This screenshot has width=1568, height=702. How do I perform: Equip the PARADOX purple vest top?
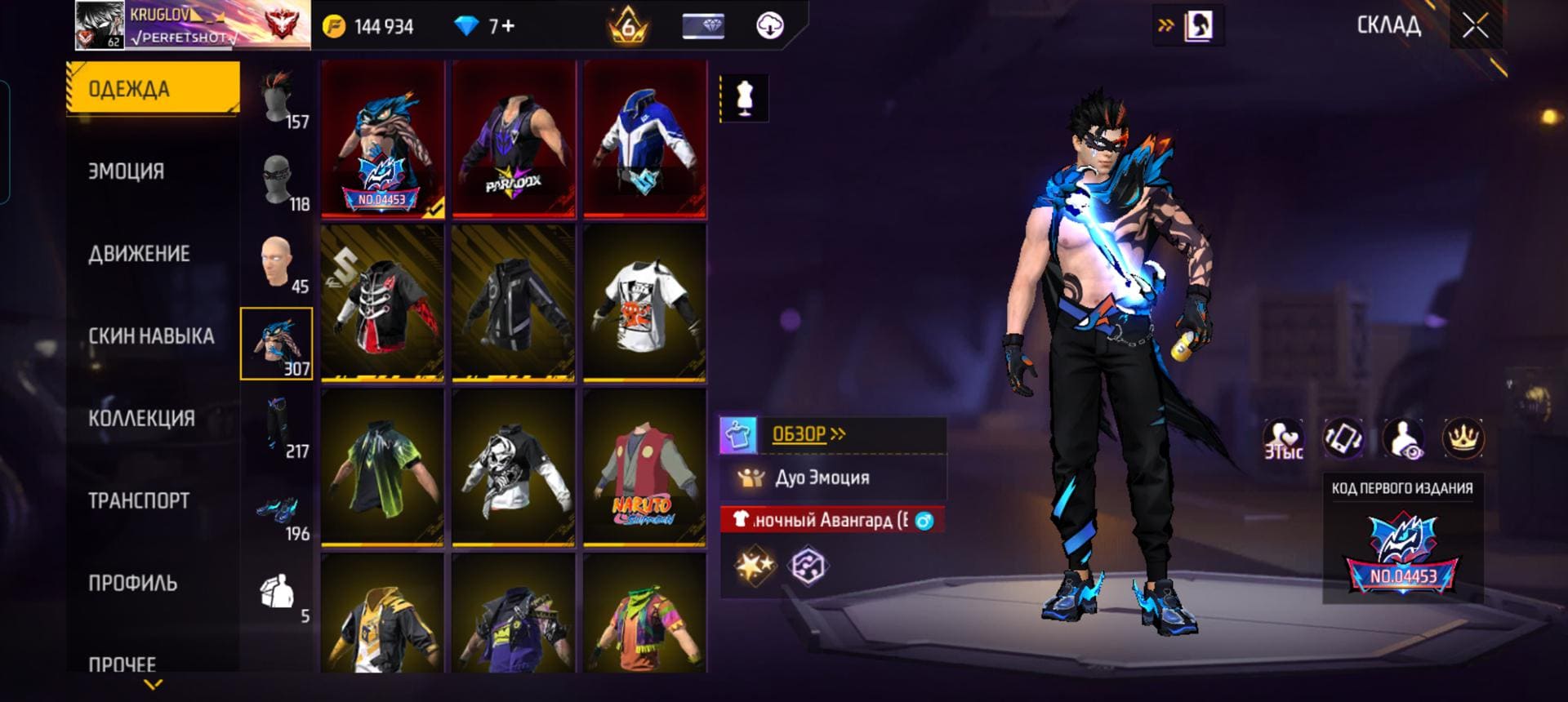tap(514, 139)
